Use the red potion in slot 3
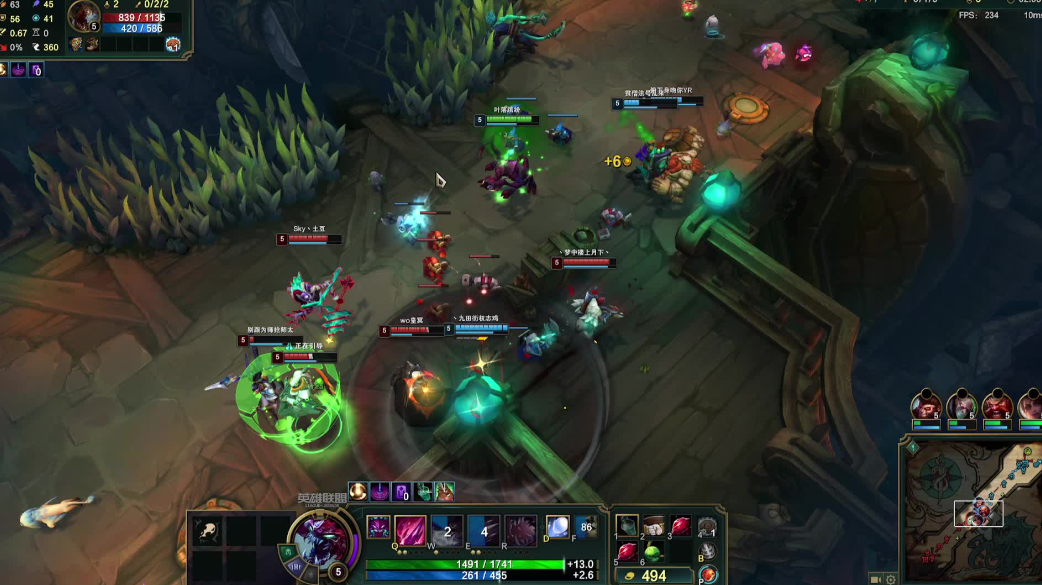 pyautogui.click(x=680, y=527)
